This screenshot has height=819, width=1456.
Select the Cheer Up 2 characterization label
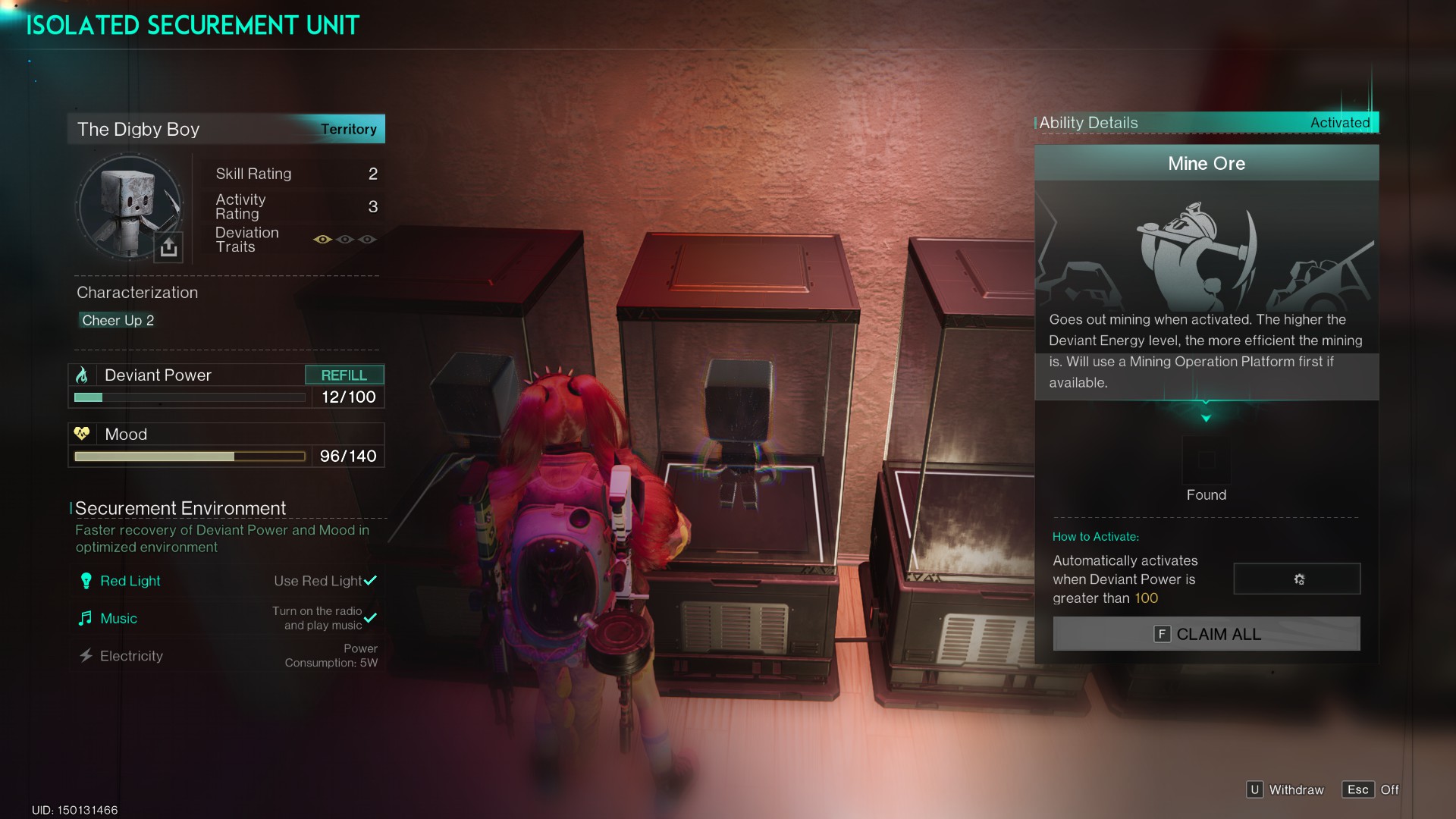118,320
